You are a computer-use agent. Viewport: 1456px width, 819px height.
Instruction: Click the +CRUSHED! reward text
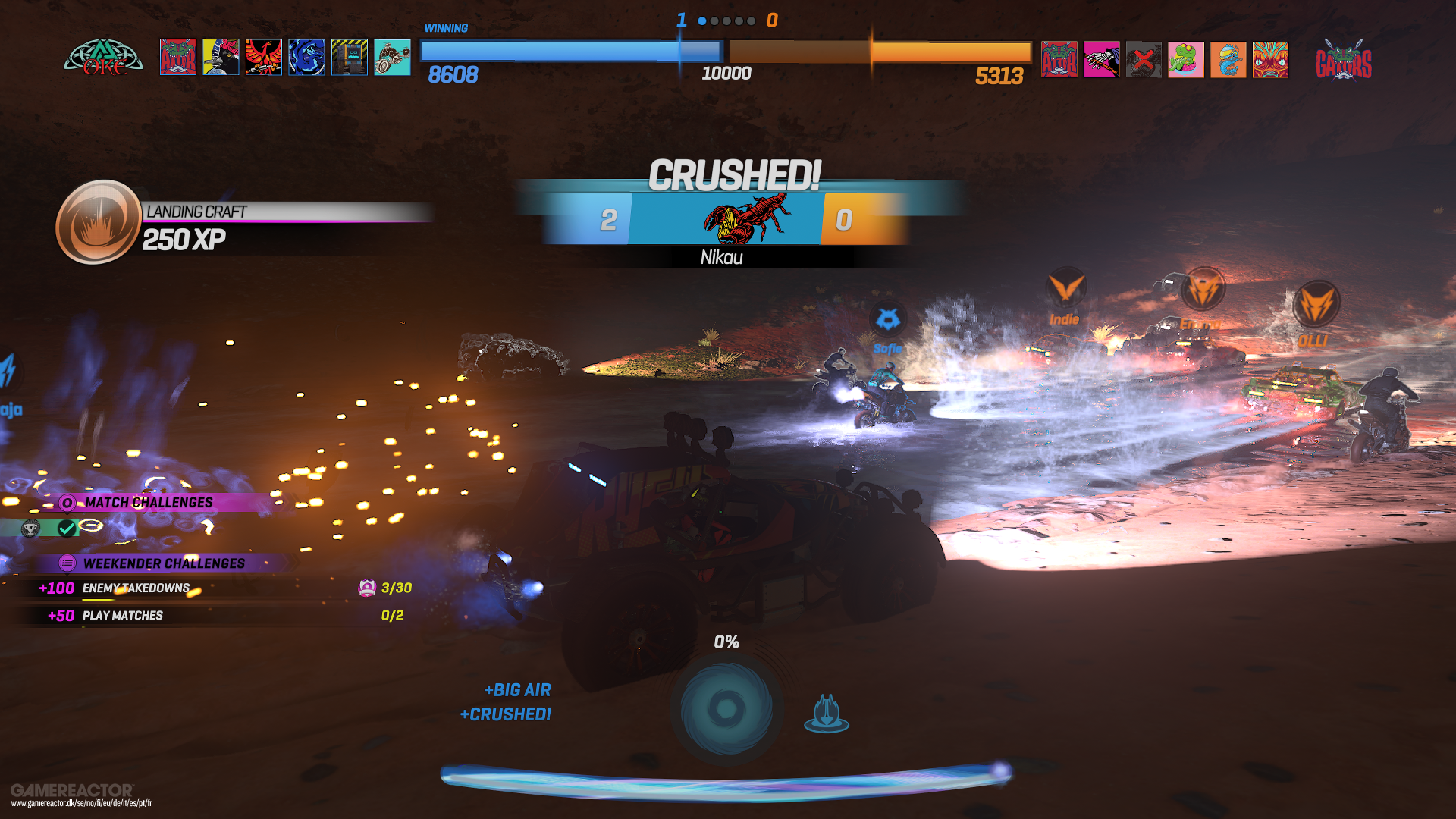coord(507,714)
